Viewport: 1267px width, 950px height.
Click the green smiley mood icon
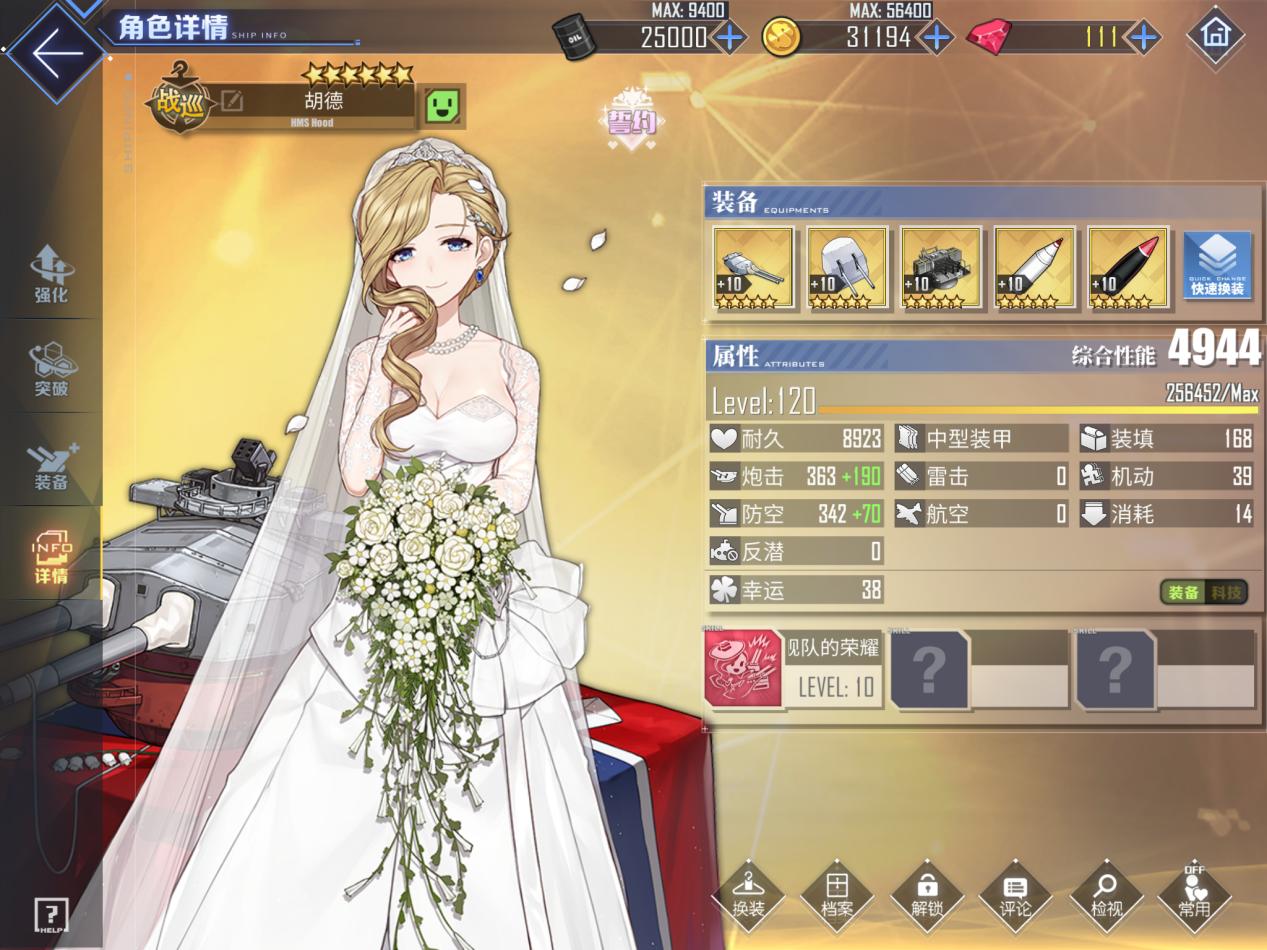pyautogui.click(x=441, y=104)
